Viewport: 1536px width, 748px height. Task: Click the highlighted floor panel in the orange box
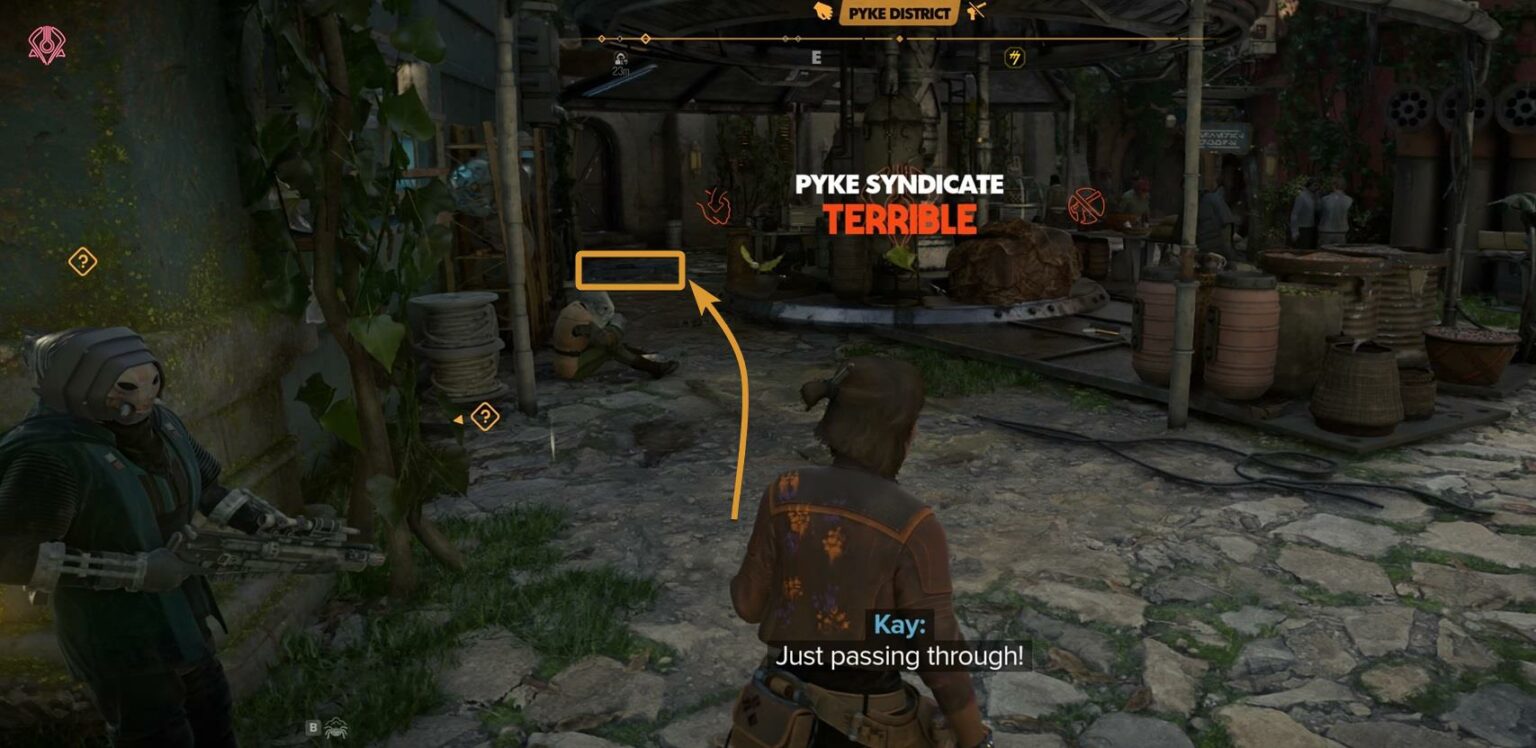pyautogui.click(x=630, y=268)
